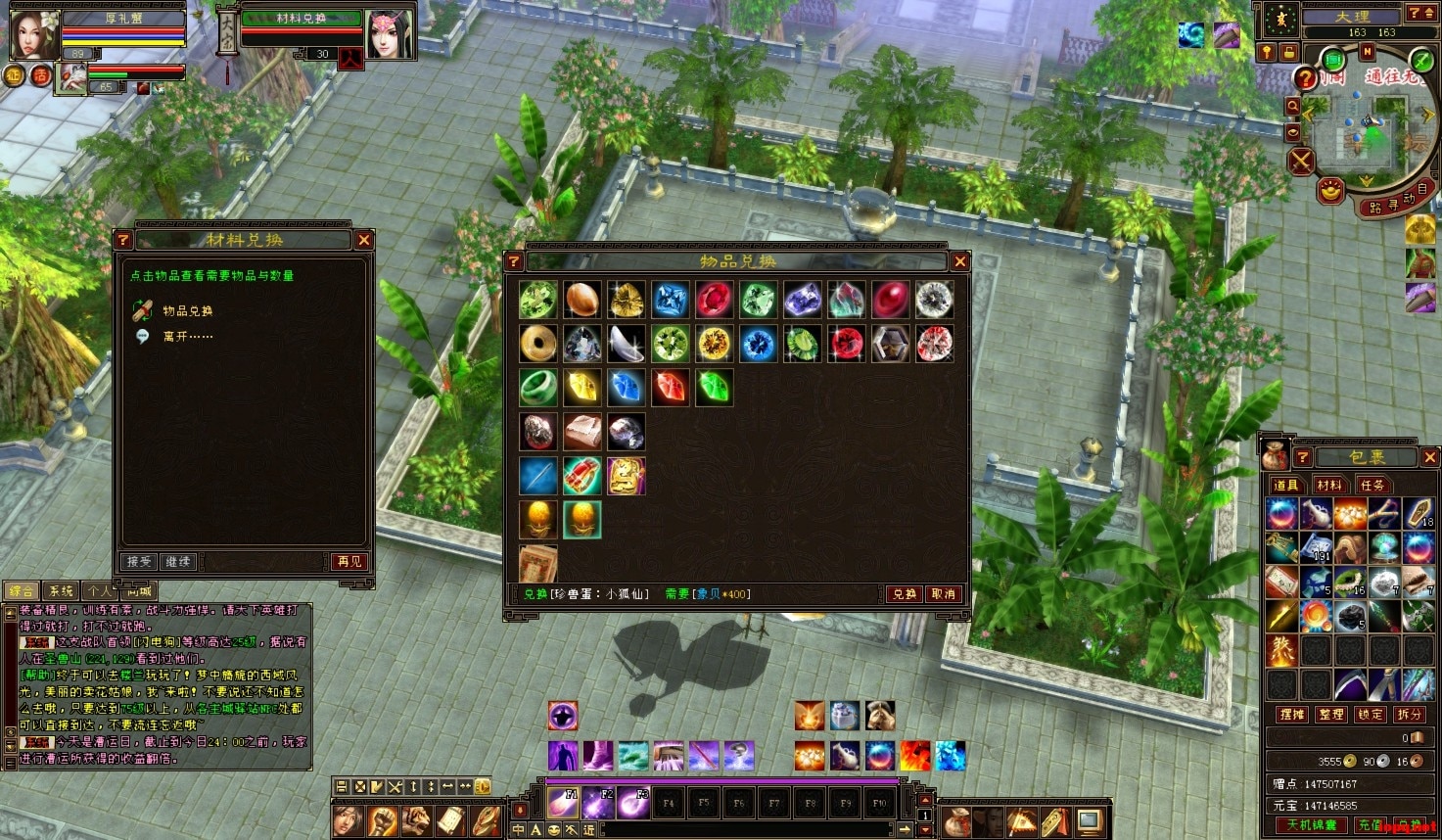This screenshot has width=1442, height=840.
Task: Open help for the 包裹 bag window
Action: [1302, 457]
